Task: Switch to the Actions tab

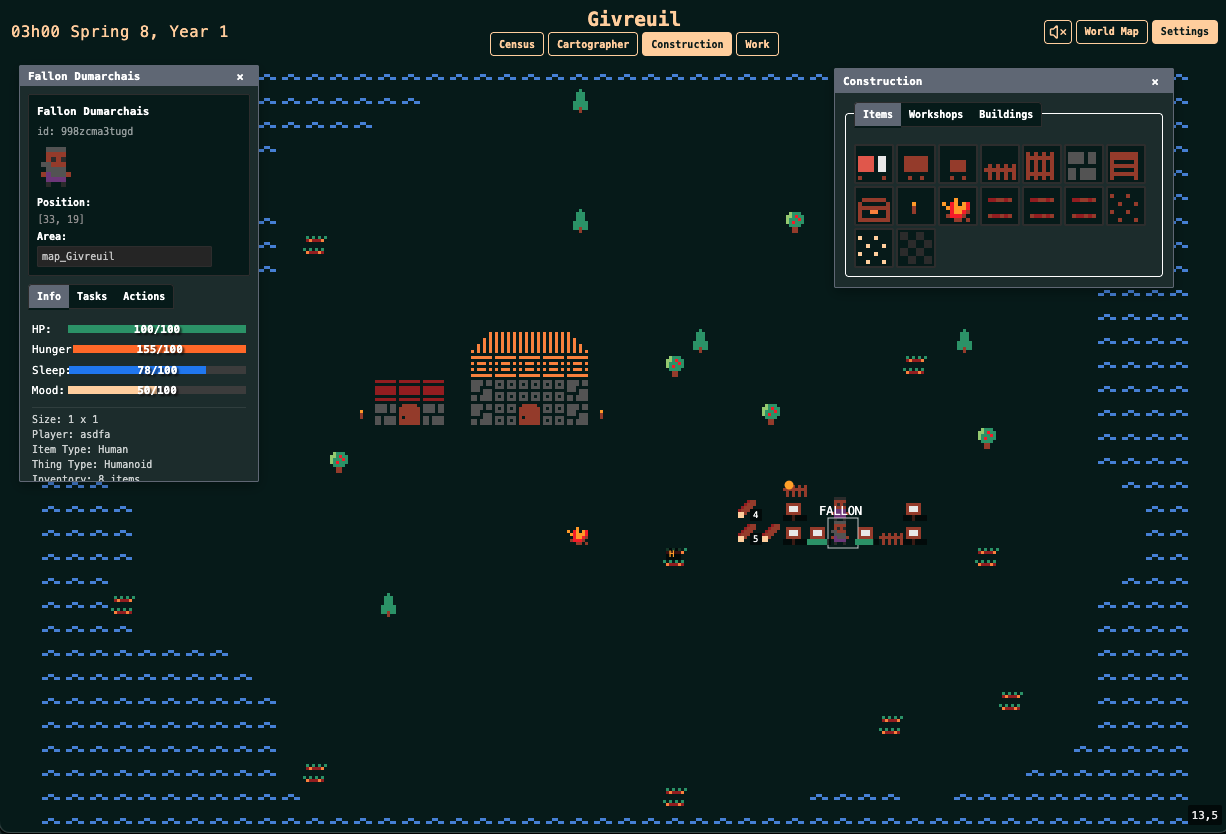Action: coord(144,296)
